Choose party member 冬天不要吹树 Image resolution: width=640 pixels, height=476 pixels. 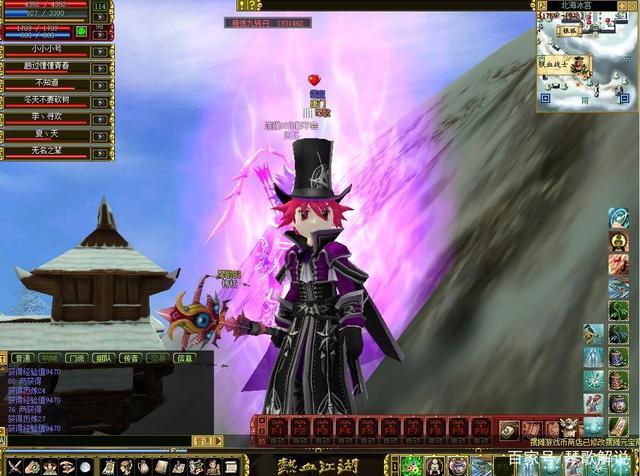click(46, 101)
